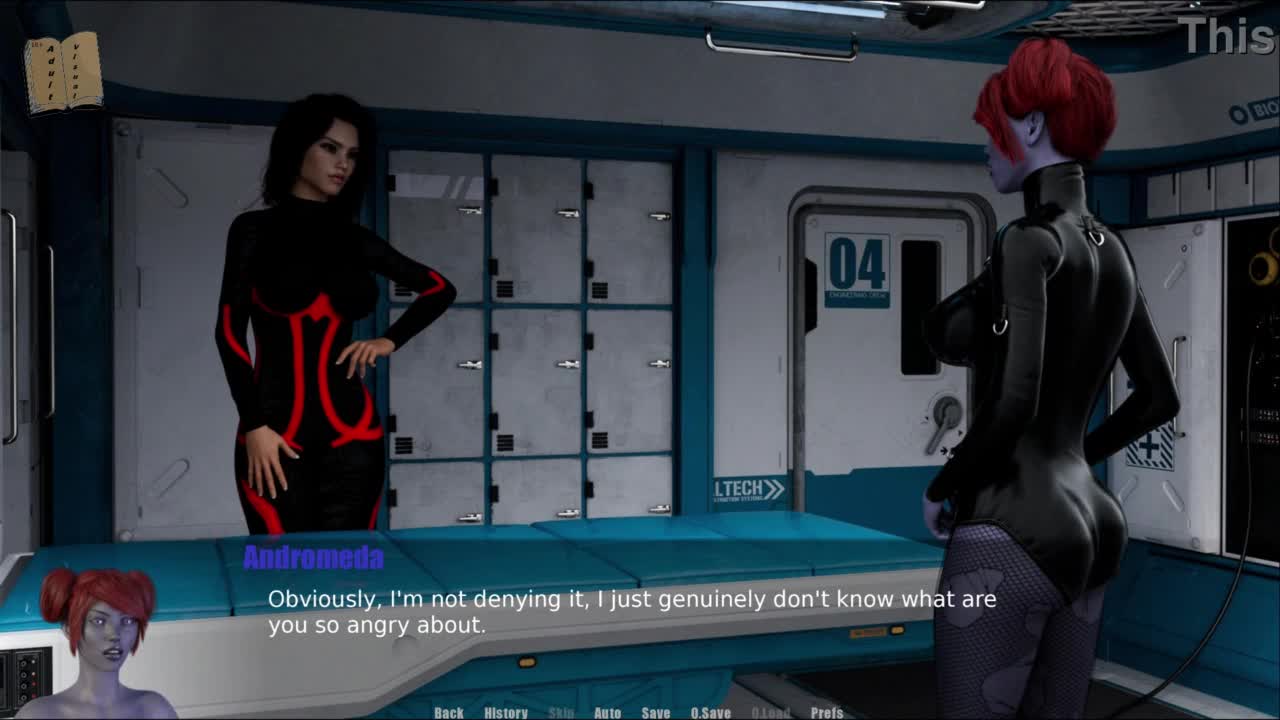Viewport: 1280px width, 720px height.
Task: Click the Q.Load quick-load button
Action: coord(770,712)
